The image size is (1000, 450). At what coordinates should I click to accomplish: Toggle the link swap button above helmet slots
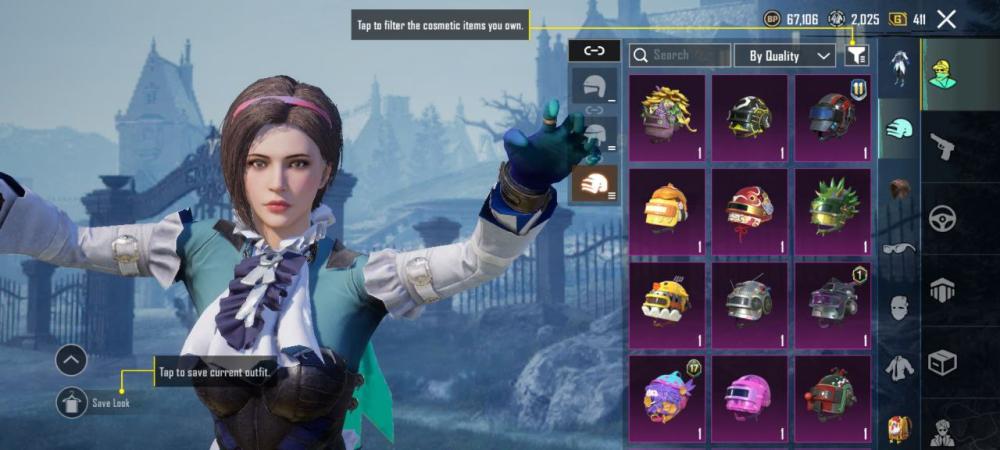coord(594,50)
